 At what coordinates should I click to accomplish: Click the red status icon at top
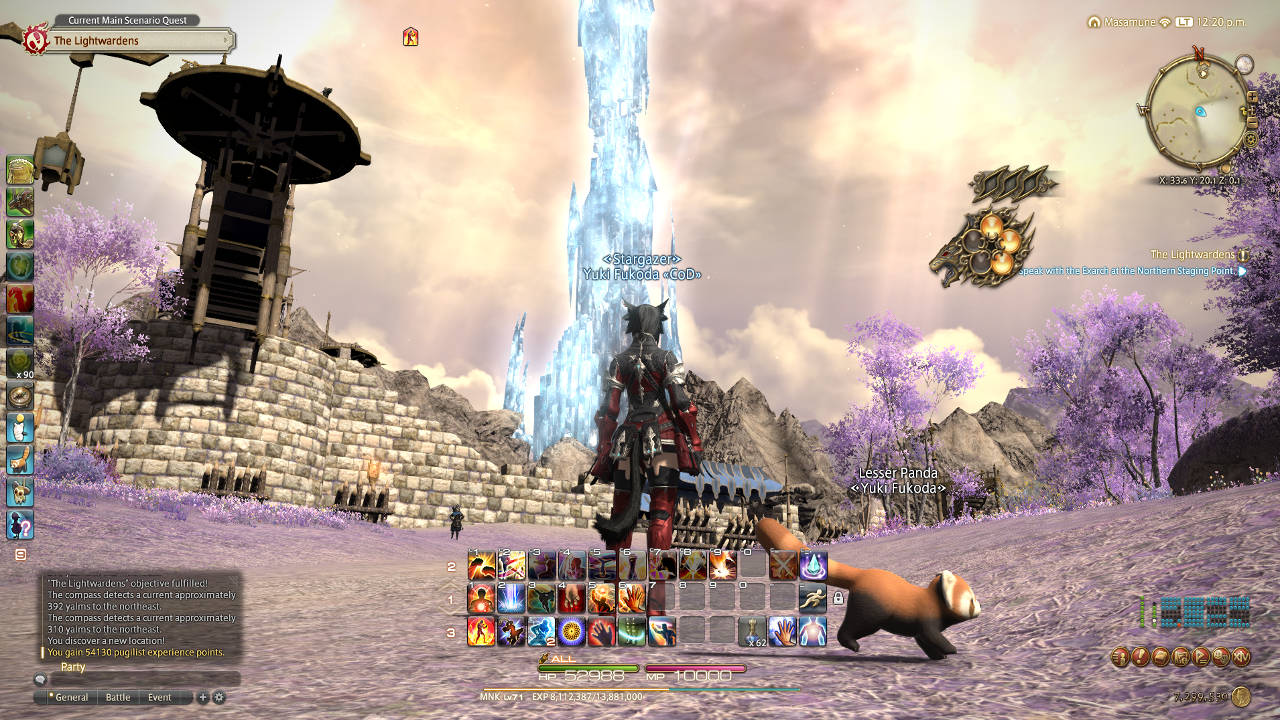tap(410, 37)
